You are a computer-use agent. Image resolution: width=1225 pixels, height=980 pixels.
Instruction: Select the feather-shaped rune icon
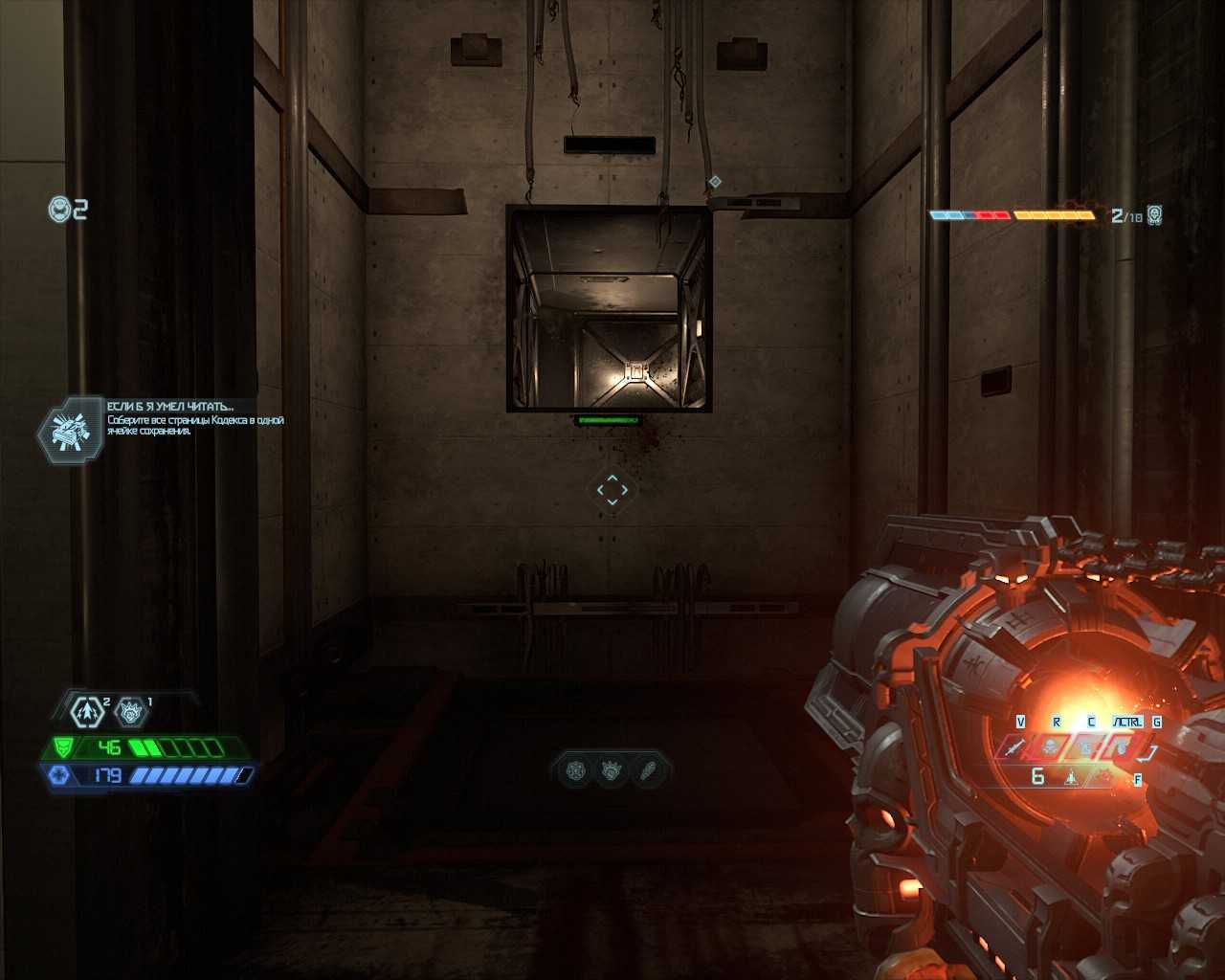click(648, 770)
